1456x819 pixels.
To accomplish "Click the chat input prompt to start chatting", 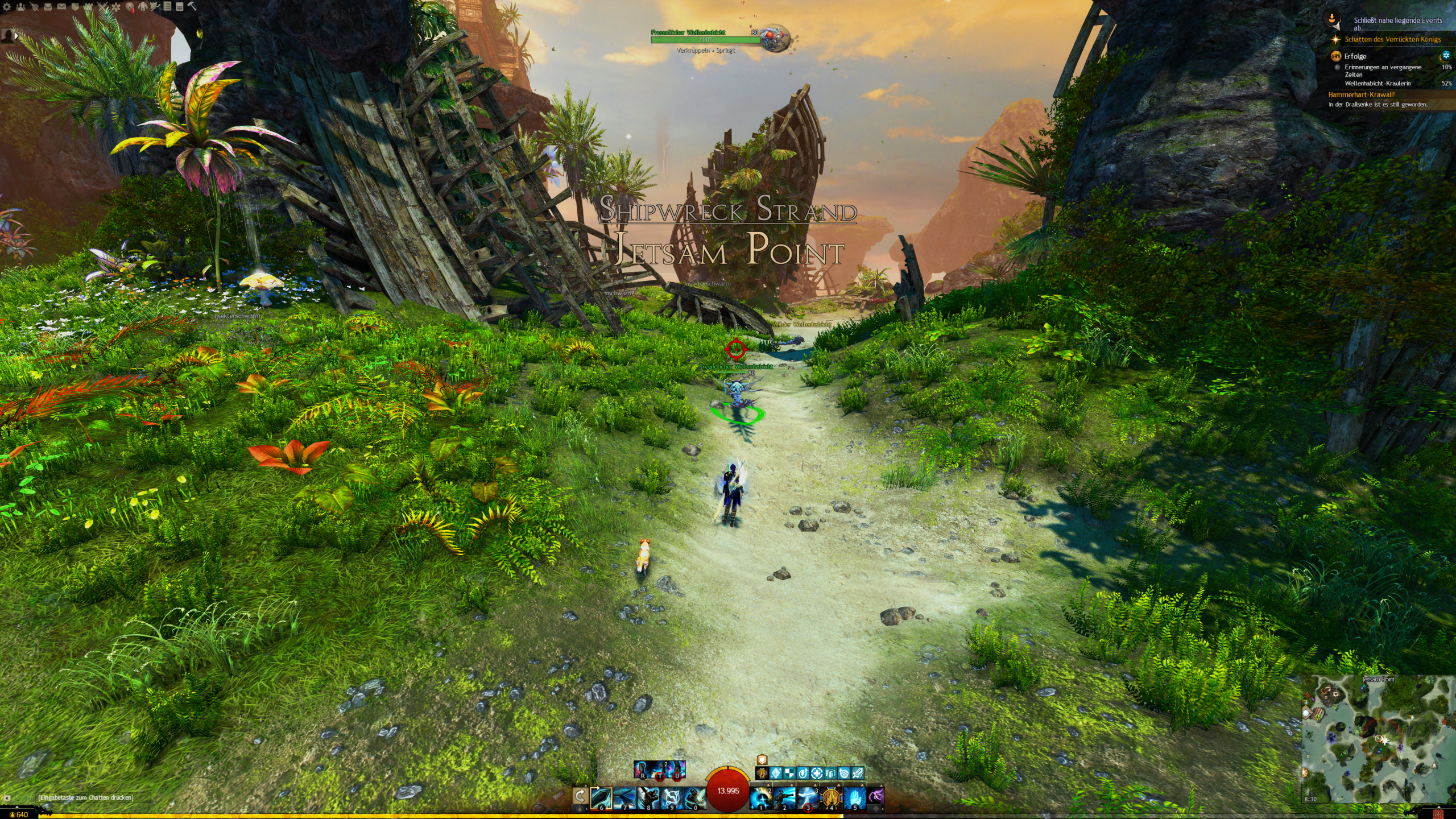I will click(x=85, y=797).
